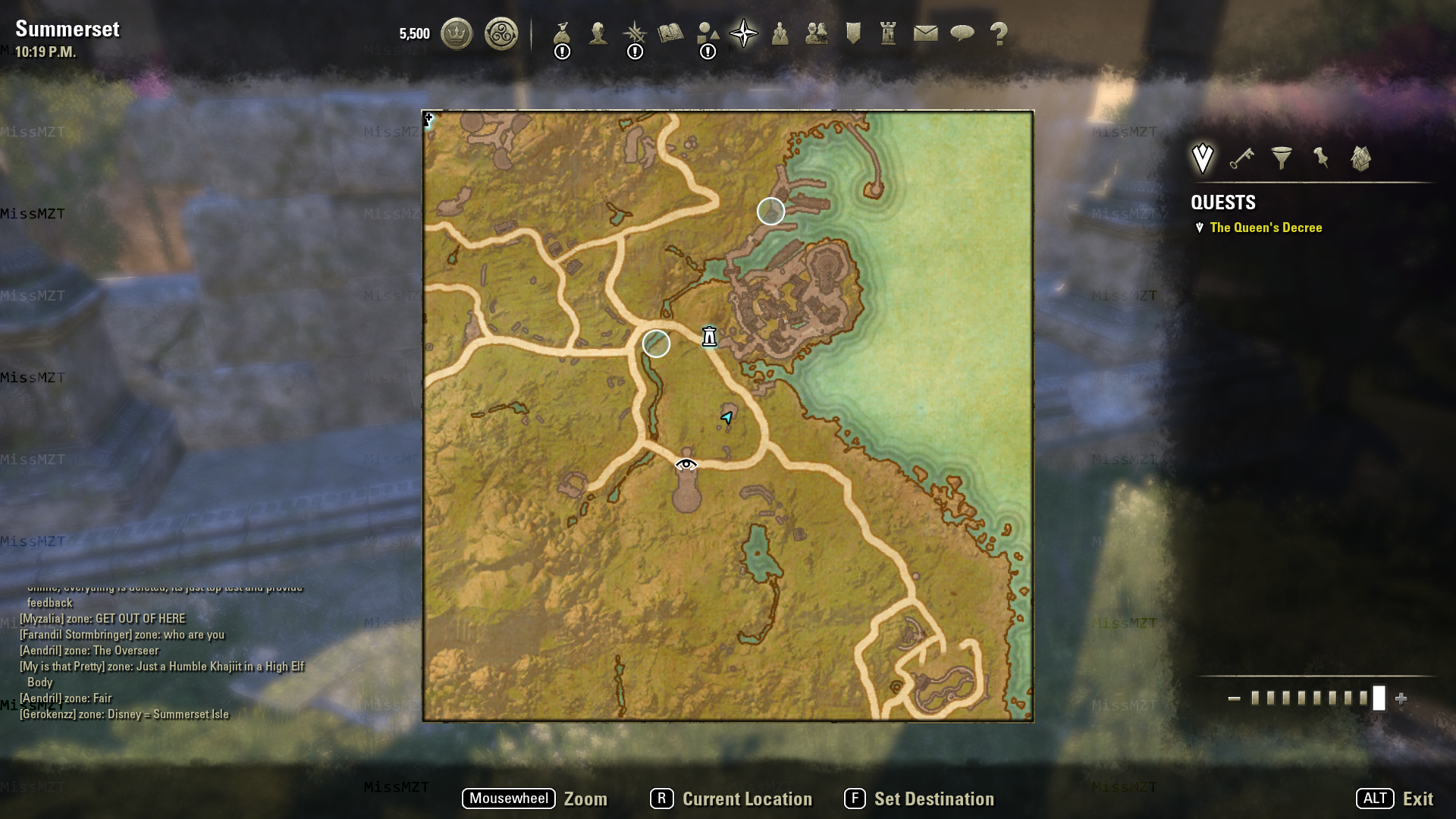Toggle the map filters funnel icon
The height and width of the screenshot is (819, 1456).
(x=1282, y=158)
